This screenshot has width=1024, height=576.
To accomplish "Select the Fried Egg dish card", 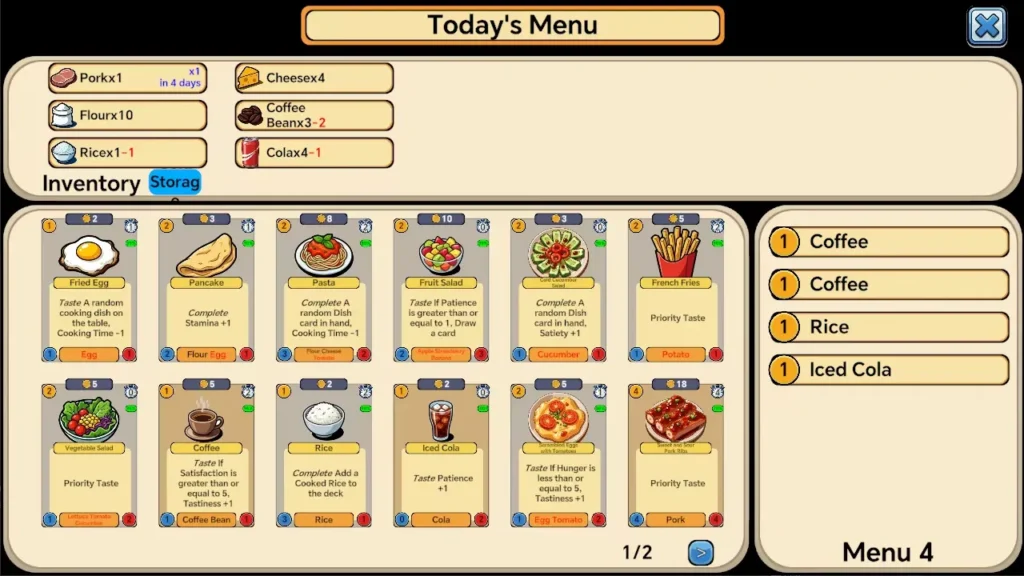I will [x=89, y=290].
